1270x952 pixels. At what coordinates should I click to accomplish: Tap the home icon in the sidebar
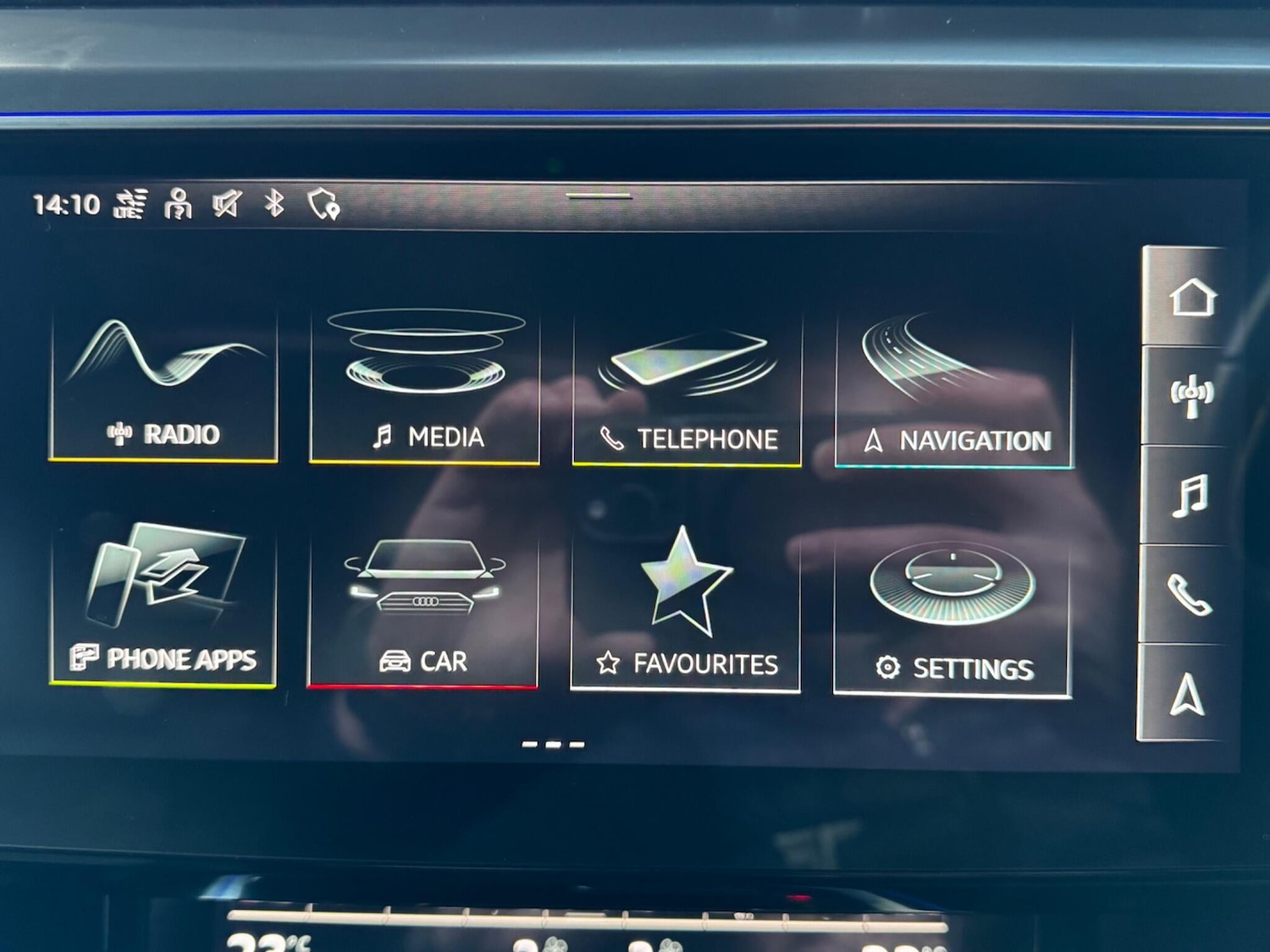click(1192, 297)
